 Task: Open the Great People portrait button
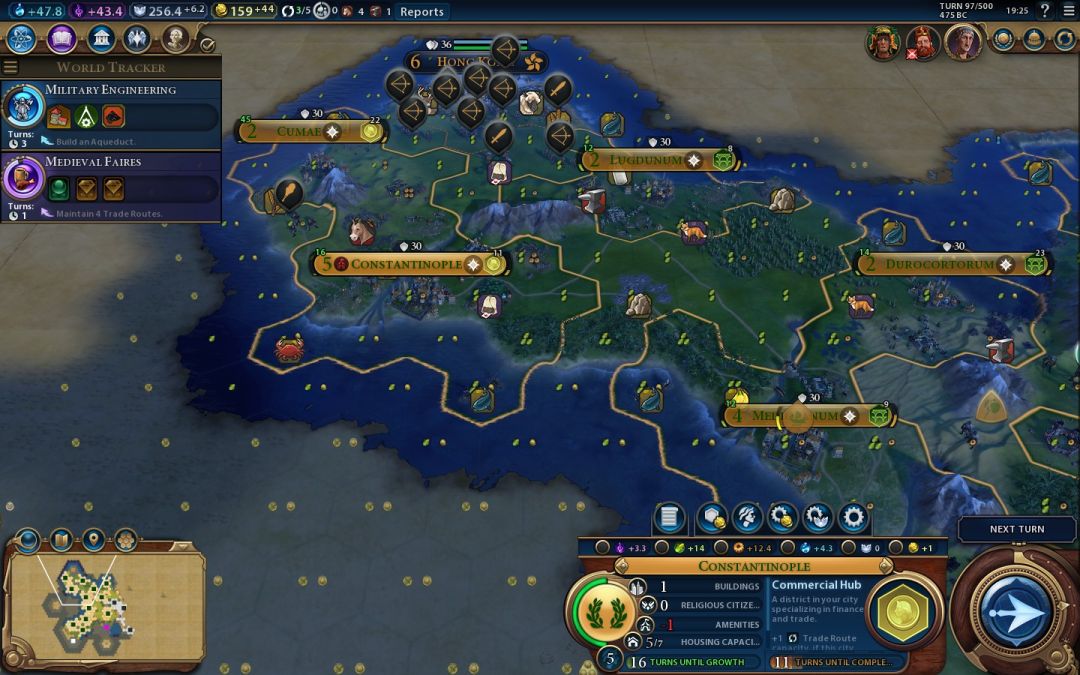176,39
